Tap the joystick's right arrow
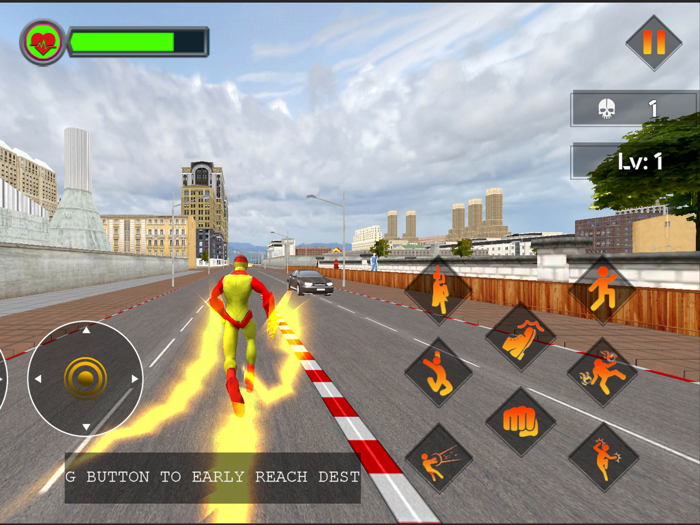The height and width of the screenshot is (525, 700). coord(135,379)
